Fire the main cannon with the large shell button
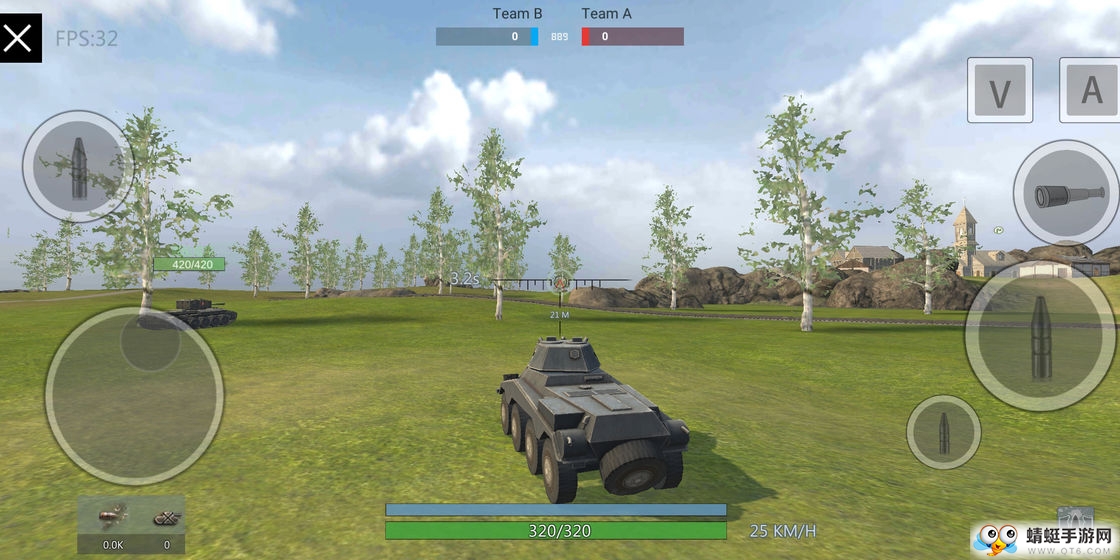The height and width of the screenshot is (560, 1120). (1041, 337)
